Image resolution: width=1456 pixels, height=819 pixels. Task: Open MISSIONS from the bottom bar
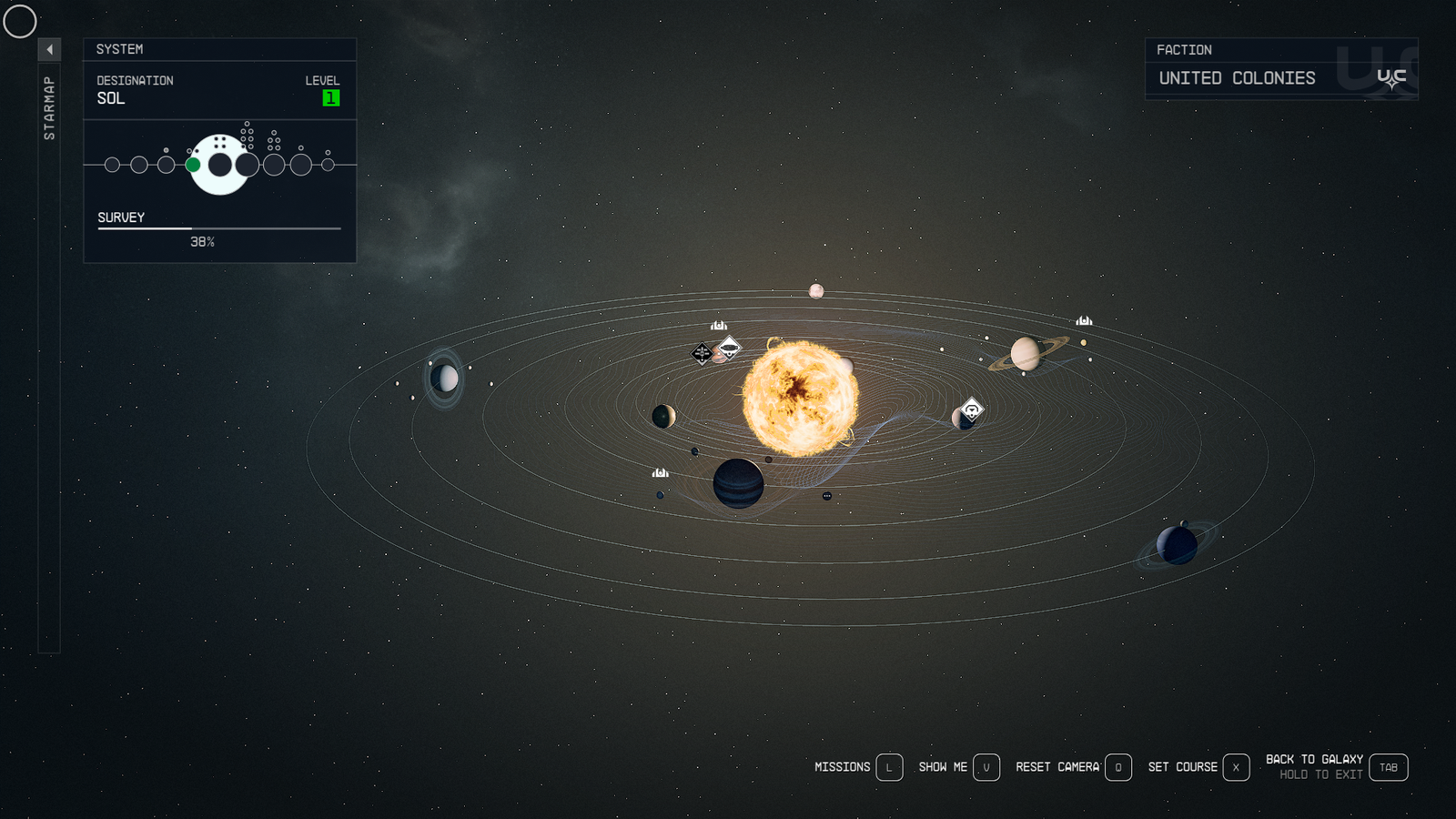coord(842,767)
